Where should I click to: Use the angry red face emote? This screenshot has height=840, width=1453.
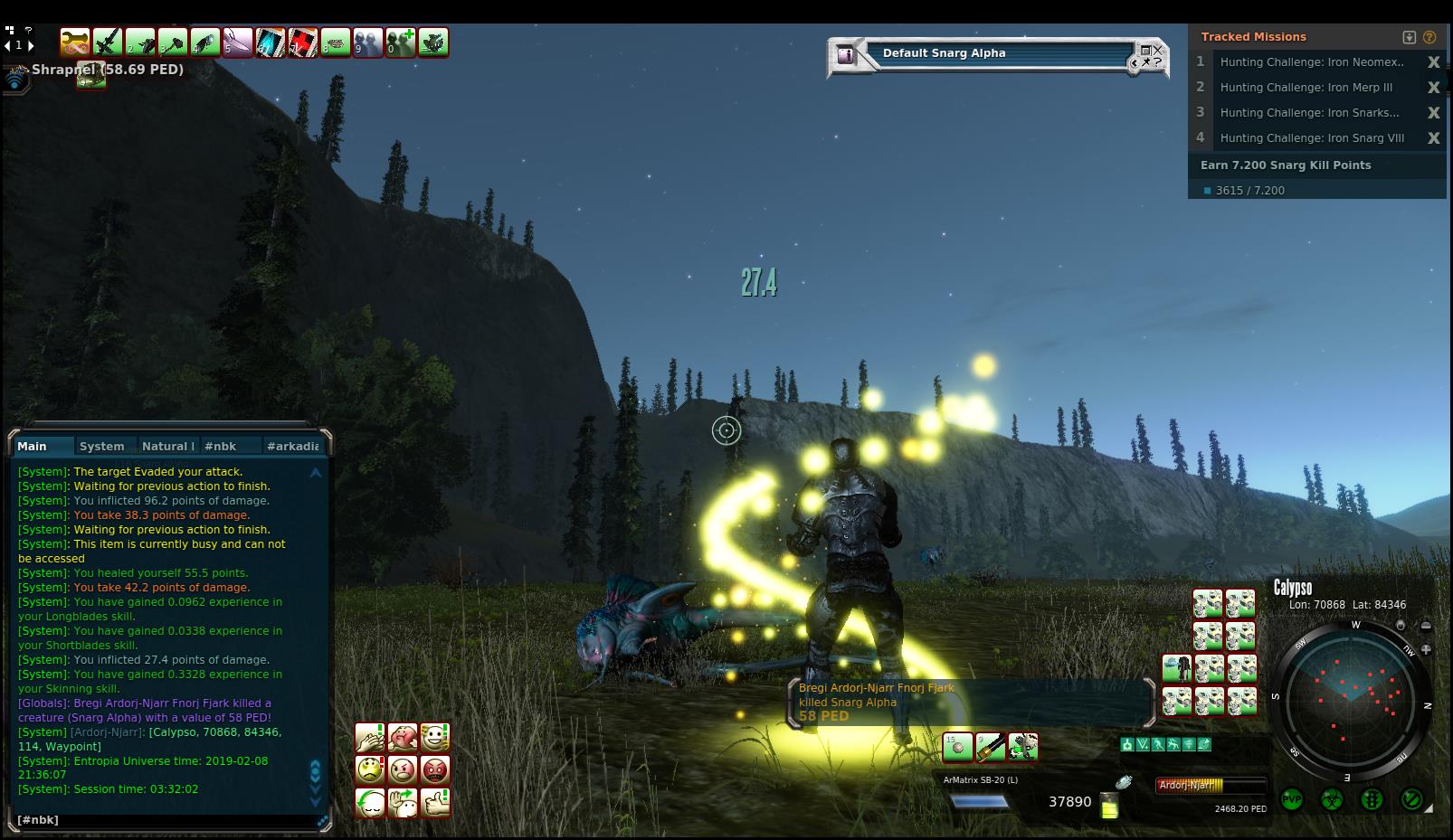435,769
